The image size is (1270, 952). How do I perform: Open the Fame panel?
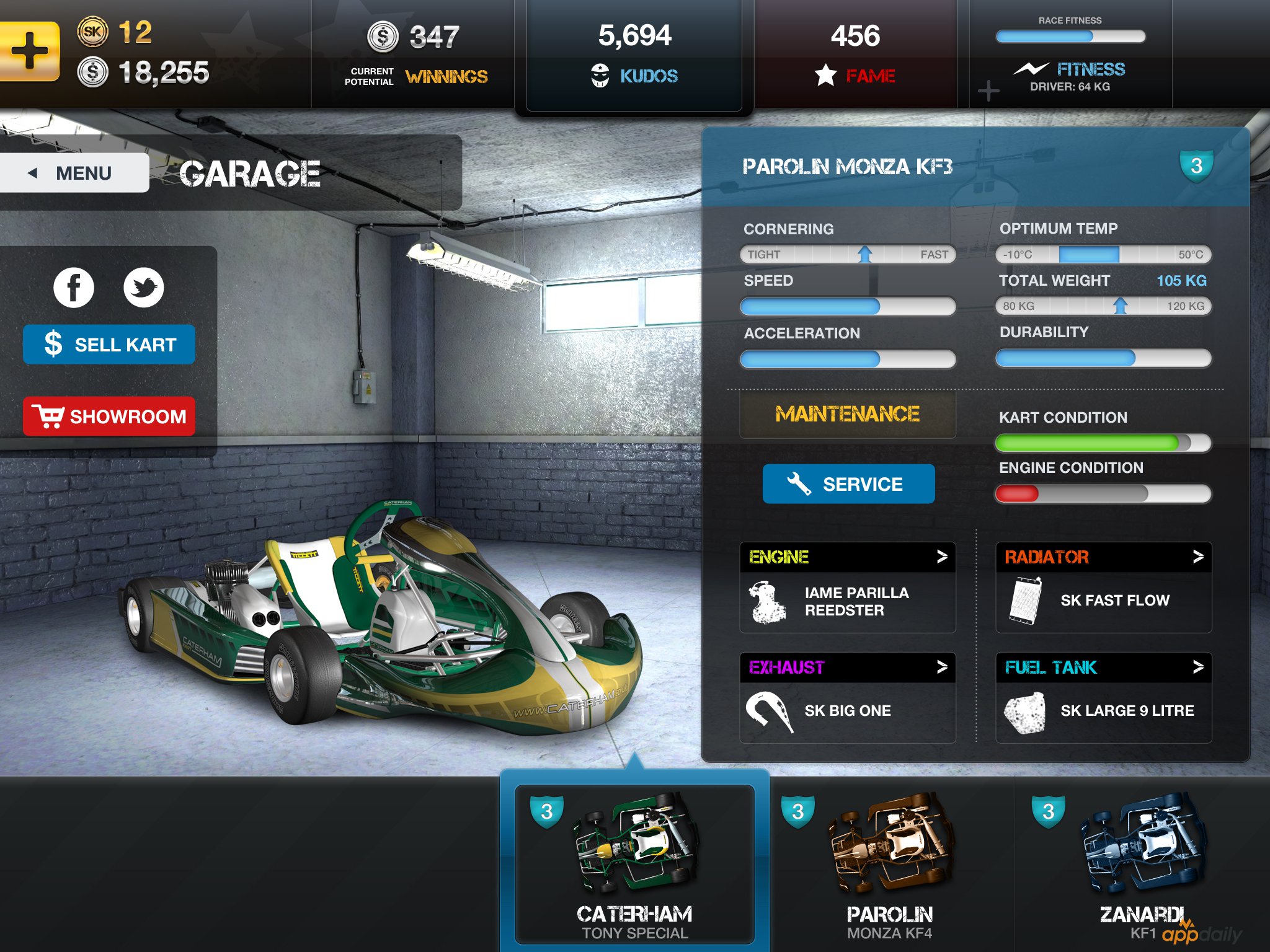point(855,56)
